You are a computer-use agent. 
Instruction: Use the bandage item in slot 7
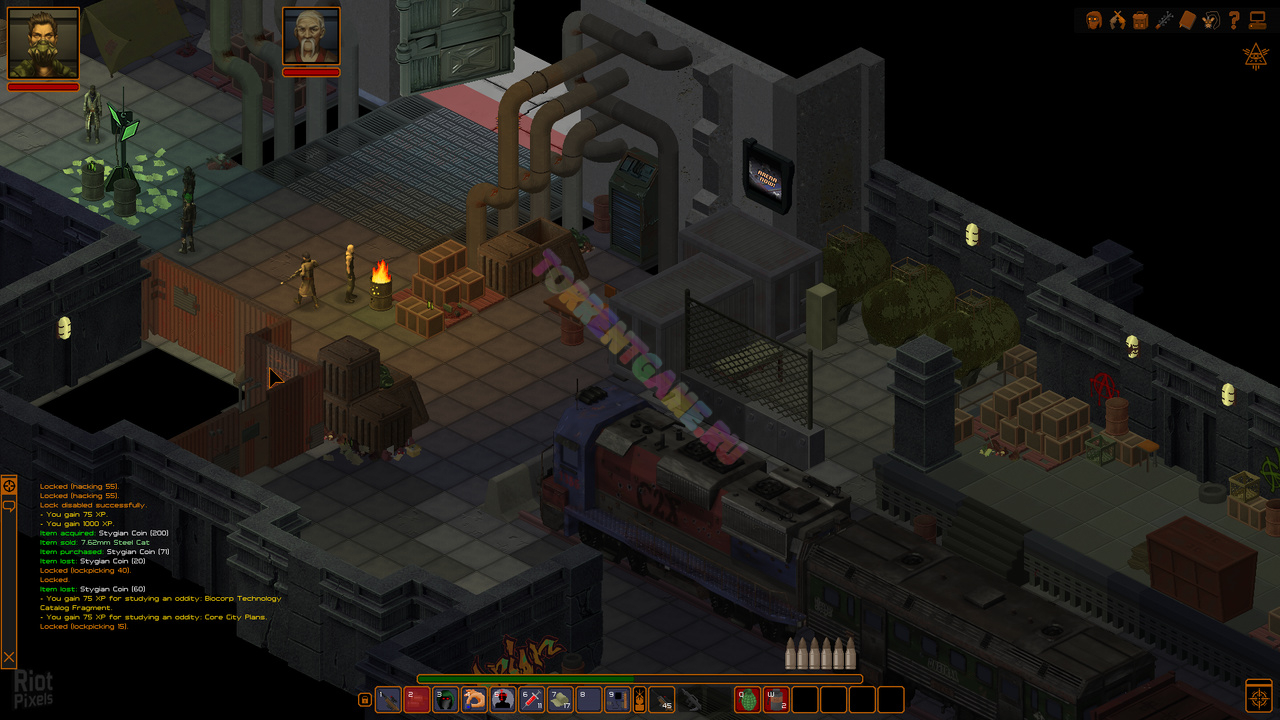coord(561,699)
